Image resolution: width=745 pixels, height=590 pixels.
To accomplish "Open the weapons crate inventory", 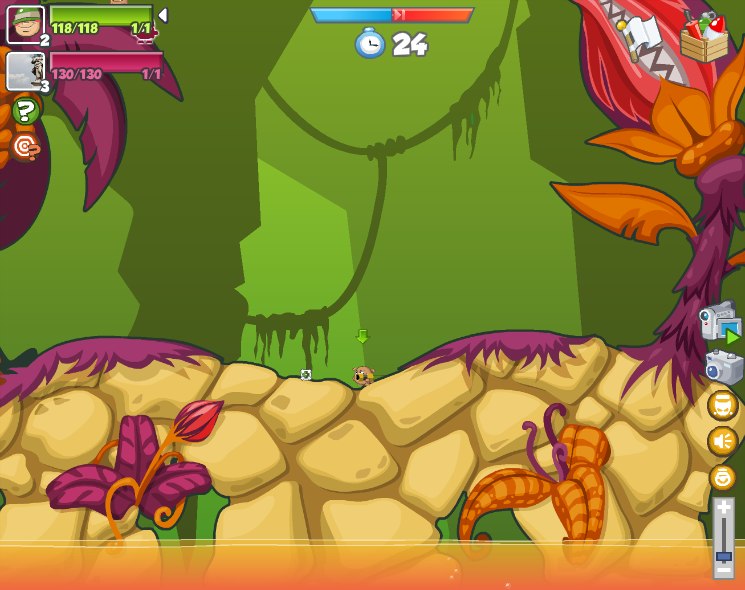I will (704, 38).
